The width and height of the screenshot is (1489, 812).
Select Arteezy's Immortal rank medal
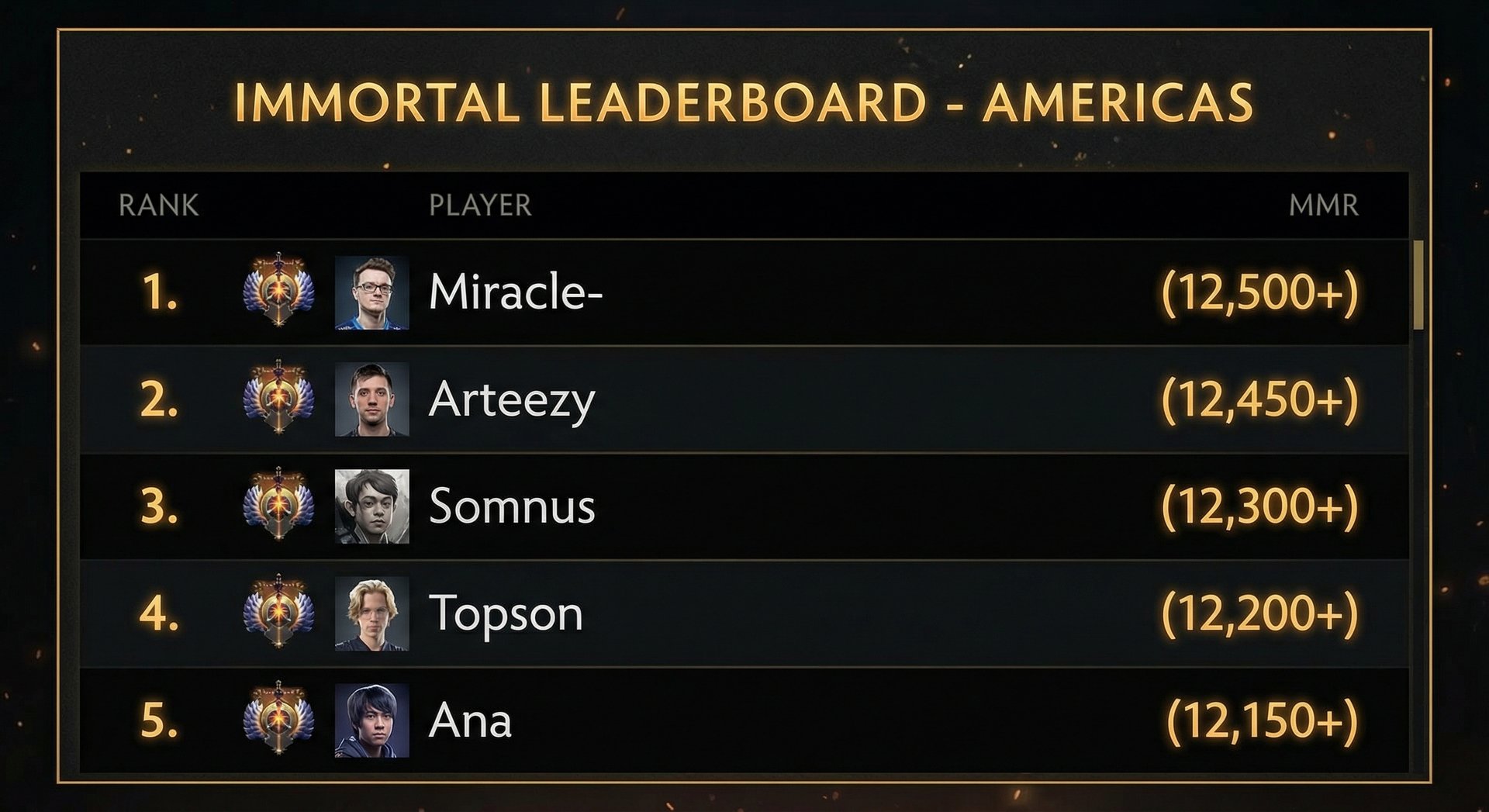(x=277, y=400)
